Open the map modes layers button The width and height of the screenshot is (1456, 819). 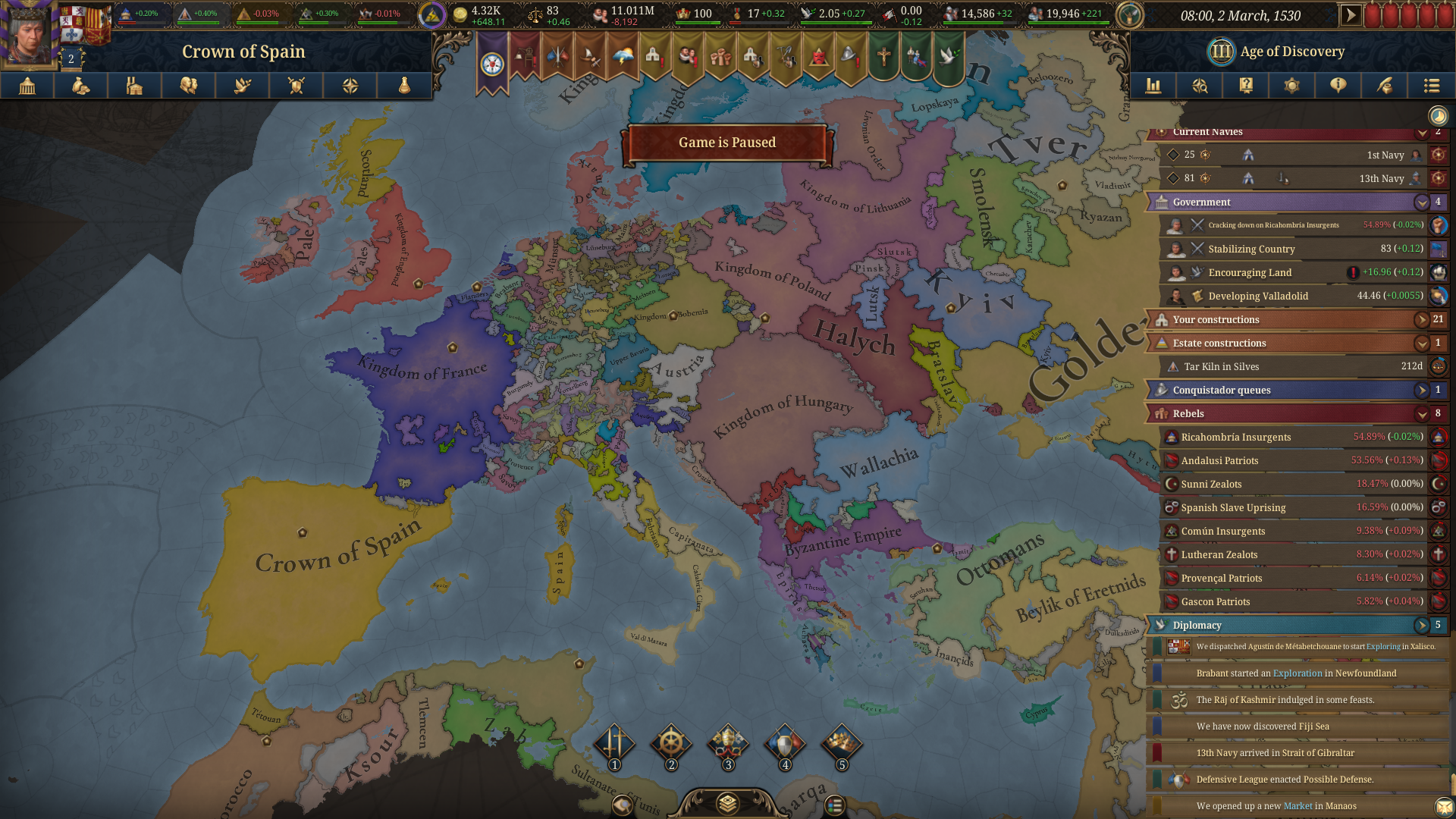727,803
